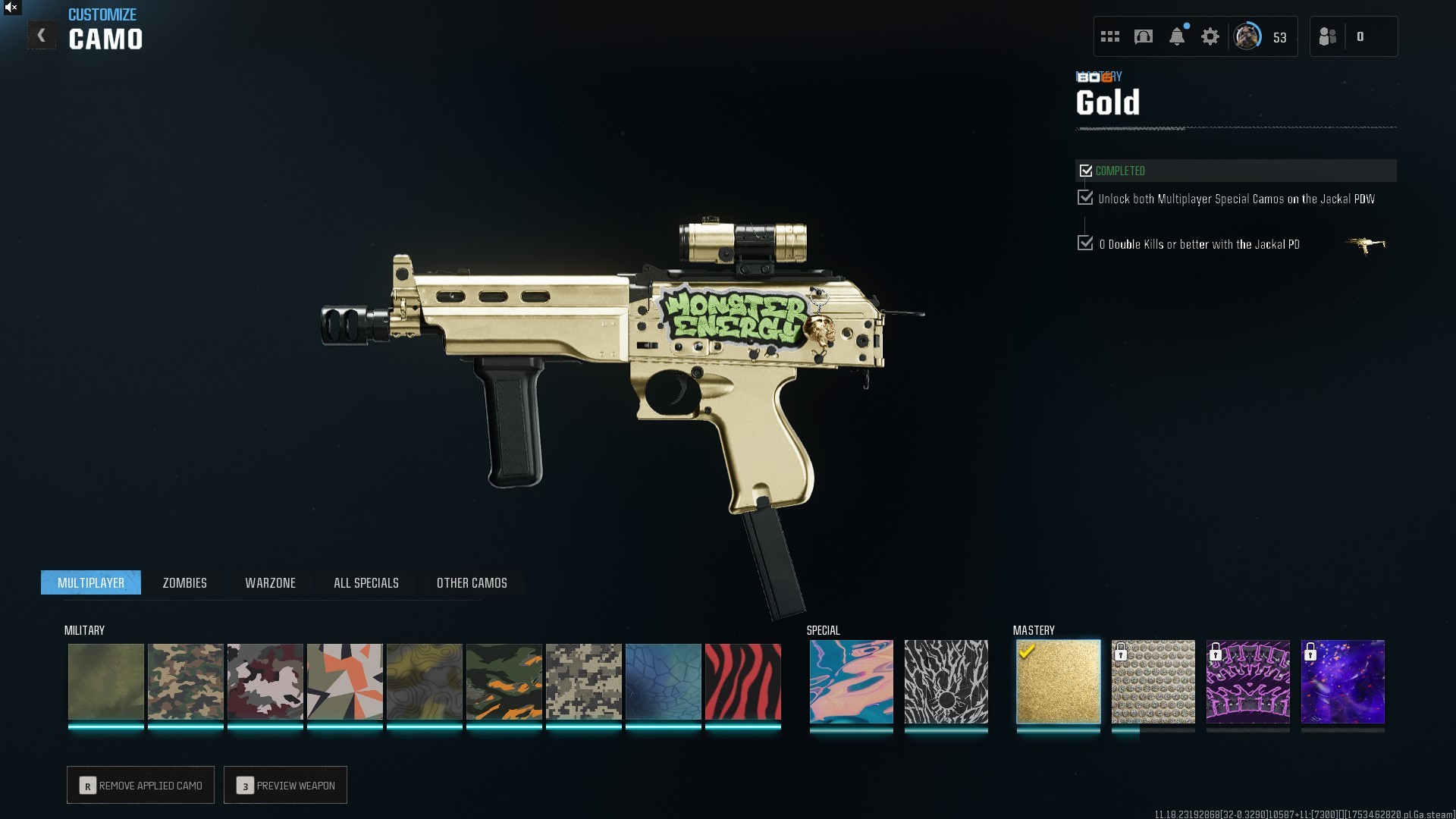
Task: Apply the blue scale pattern camo
Action: [663, 682]
